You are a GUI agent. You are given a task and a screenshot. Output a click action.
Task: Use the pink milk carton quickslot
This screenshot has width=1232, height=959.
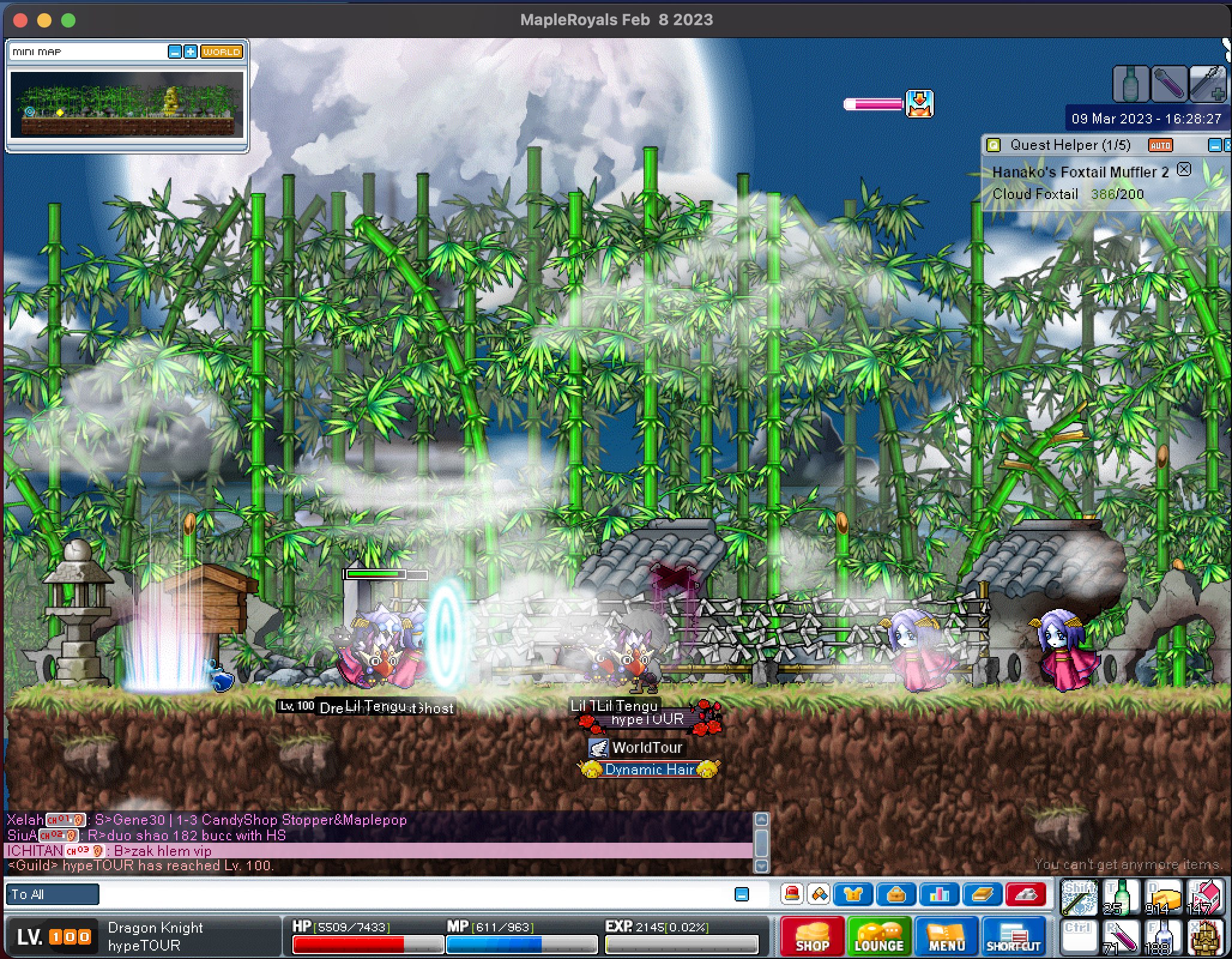pos(1204,897)
